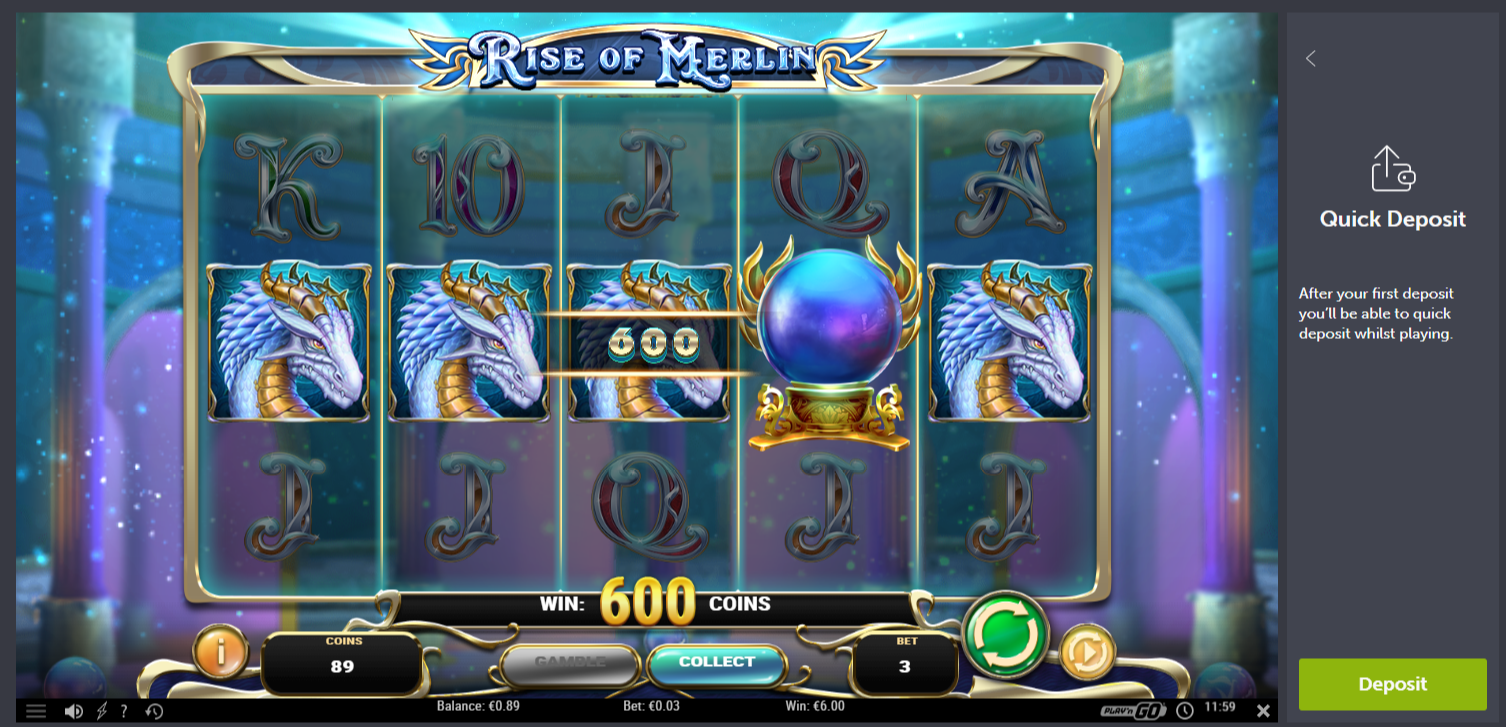
Task: Click the Coins counter showing 89
Action: [342, 661]
